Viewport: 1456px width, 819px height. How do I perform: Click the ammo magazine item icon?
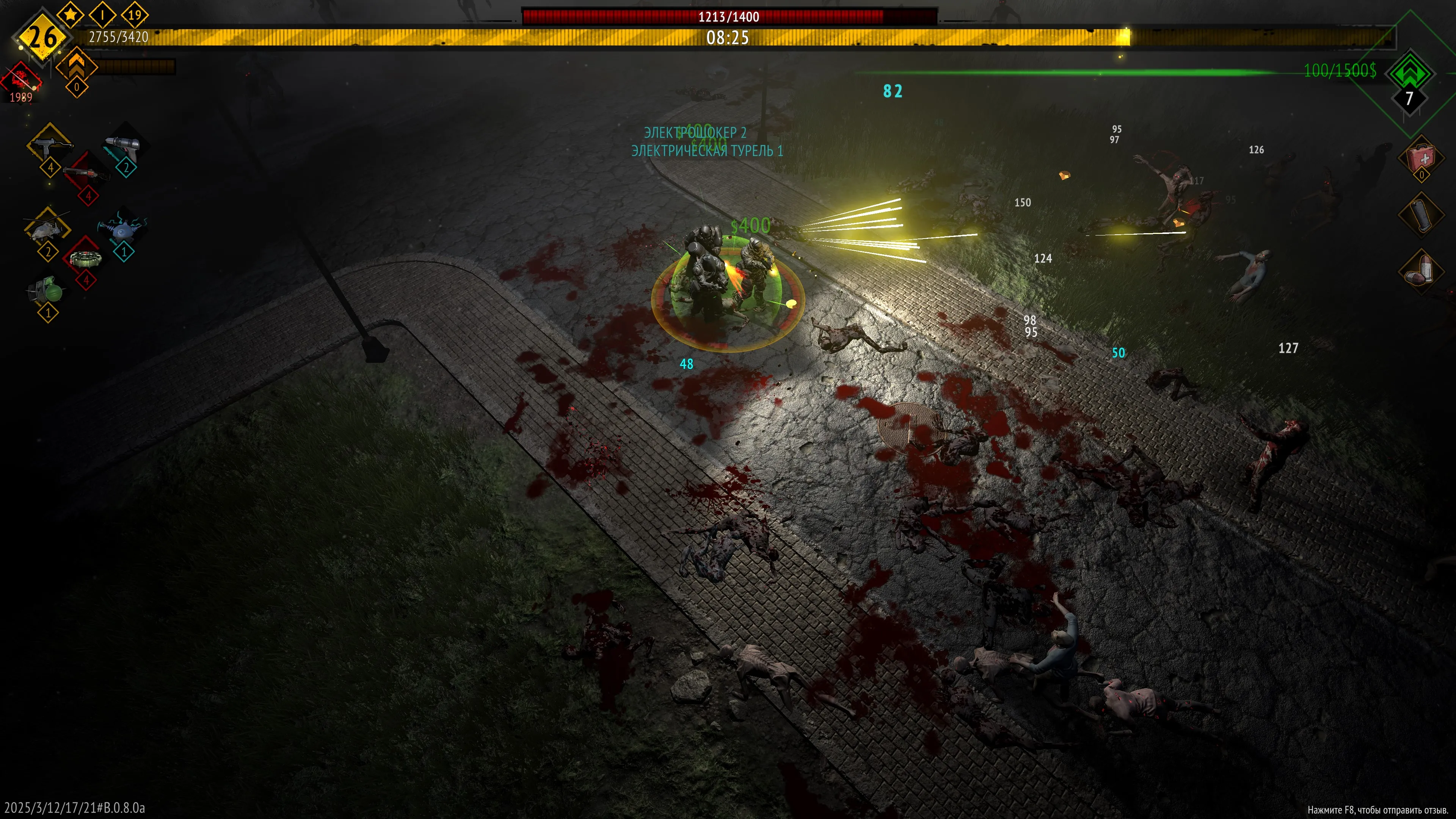pos(1421,214)
